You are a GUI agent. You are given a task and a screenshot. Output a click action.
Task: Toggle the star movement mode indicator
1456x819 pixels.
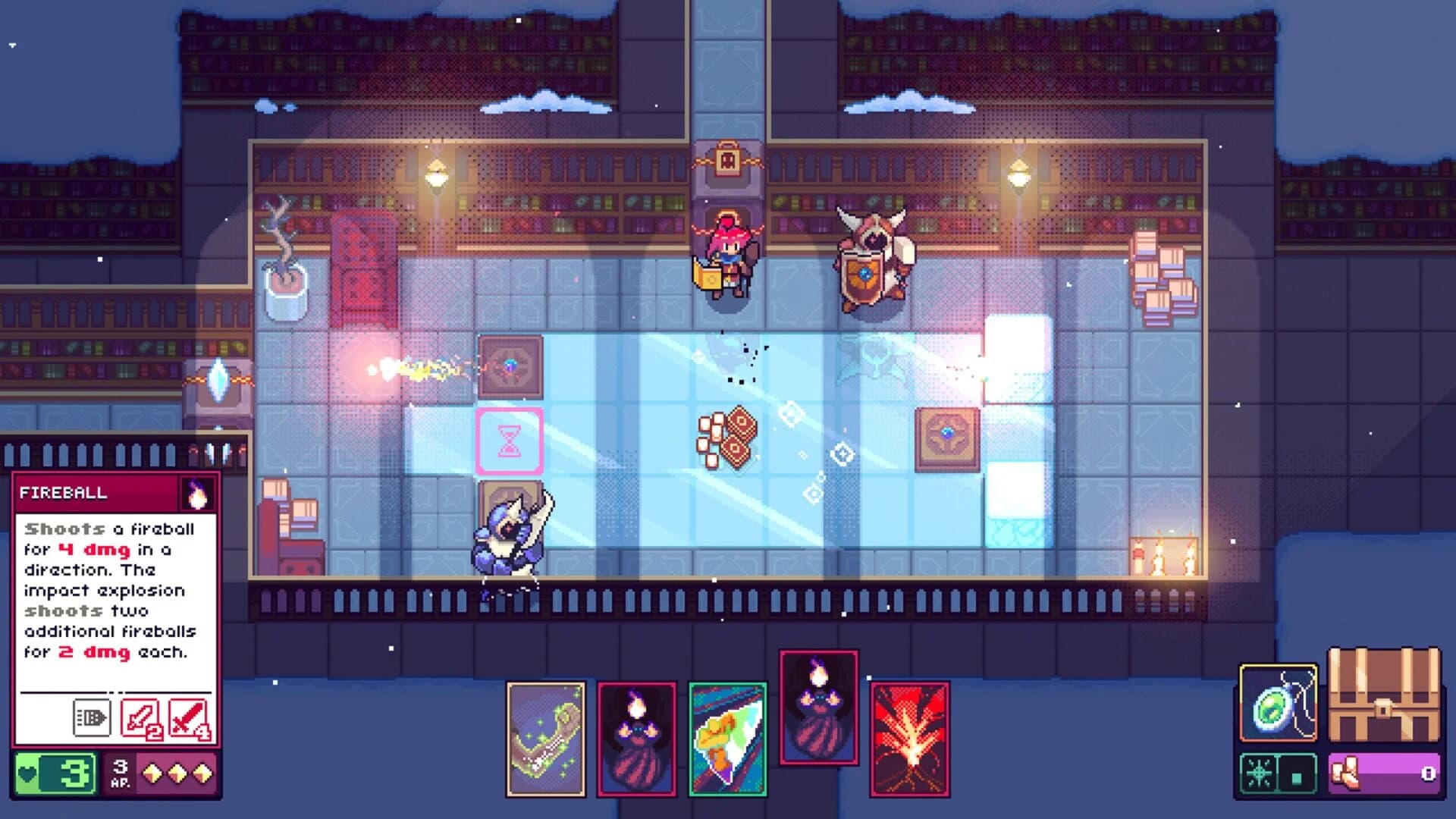coord(1260,772)
